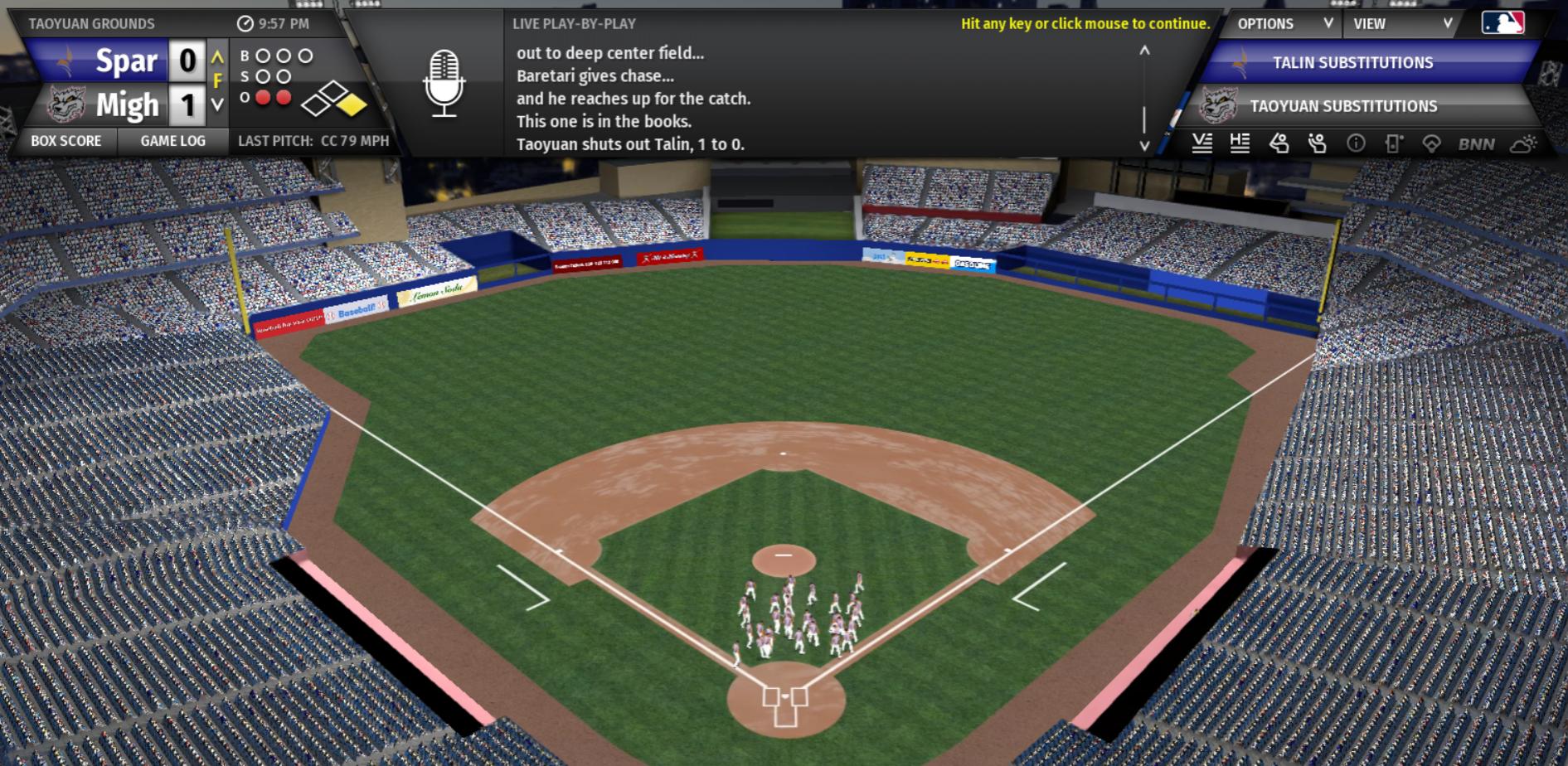The height and width of the screenshot is (766, 1568).
Task: Open the BNN news
Action: [1476, 144]
